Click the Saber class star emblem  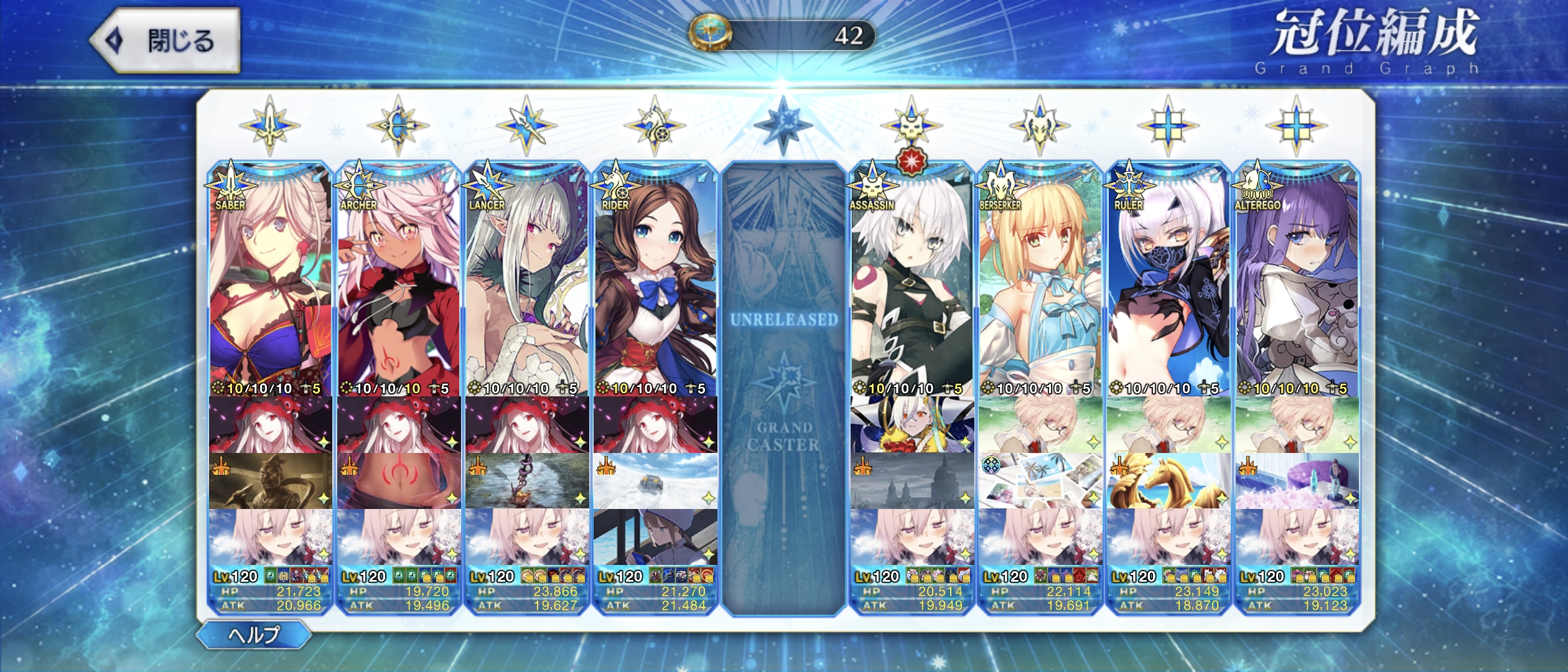[x=270, y=124]
